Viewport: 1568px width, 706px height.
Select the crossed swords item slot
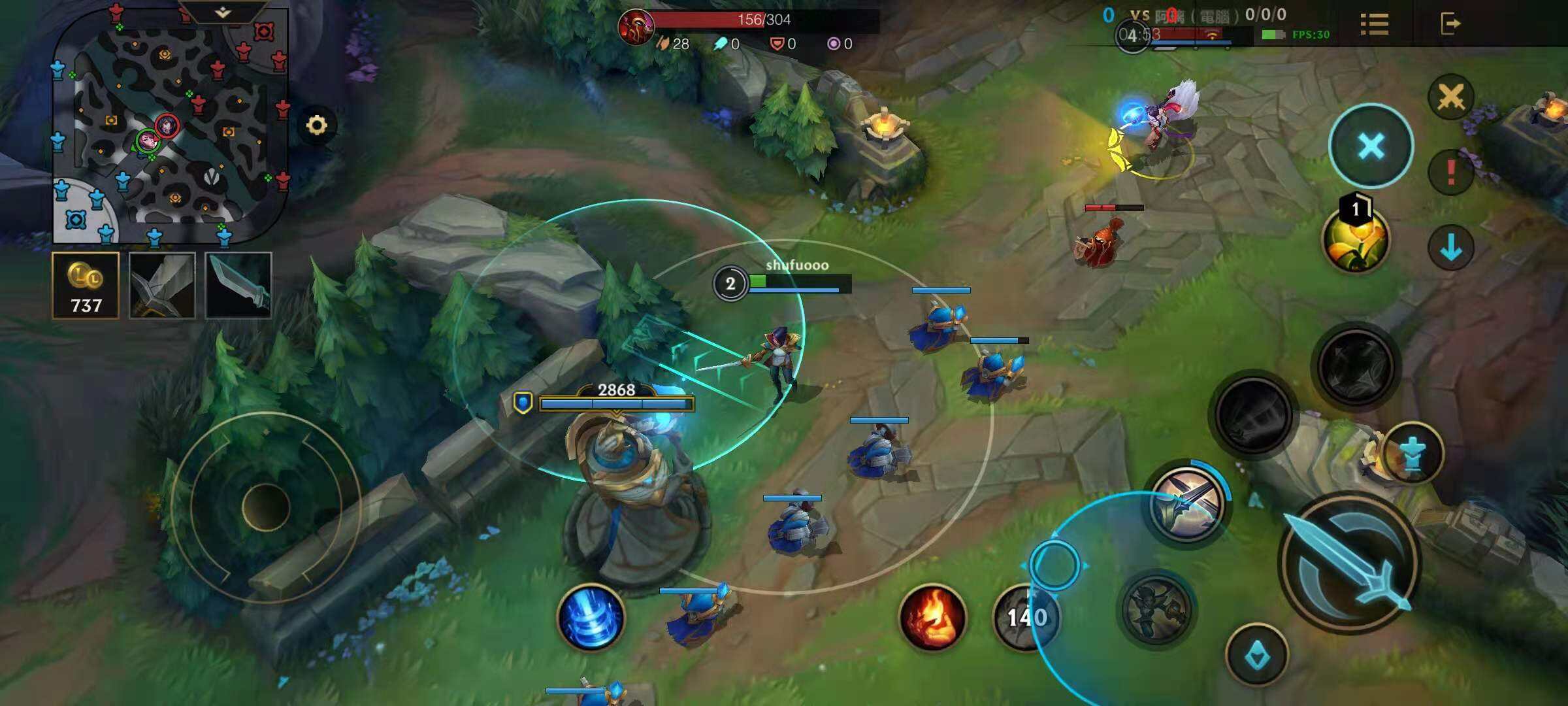[162, 286]
